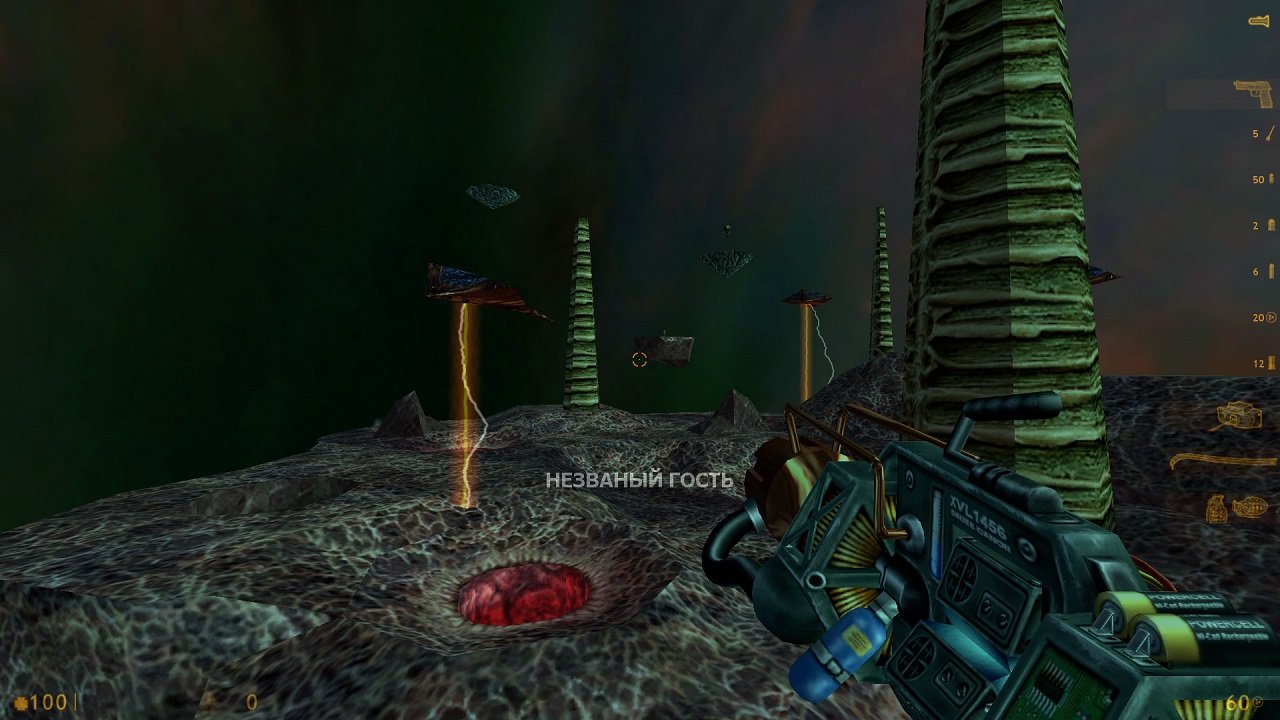Viewport: 1280px width, 720px height.
Task: Click the Uranium Cannon ammo symbol beside 60
Action: pyautogui.click(x=1257, y=701)
